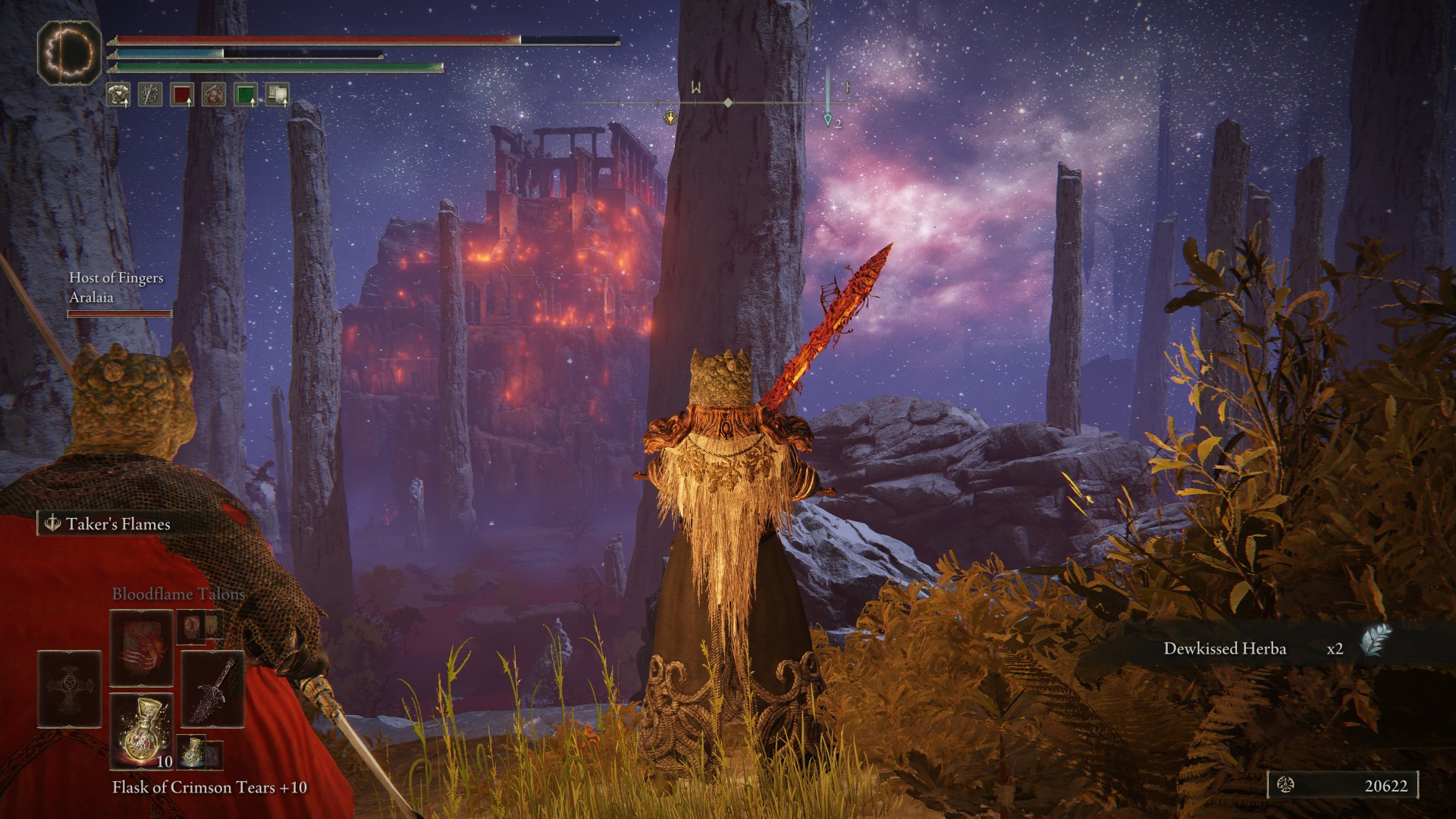Screen dimensions: 1456x819
Task: Click the green square buff status icon
Action: 245,95
